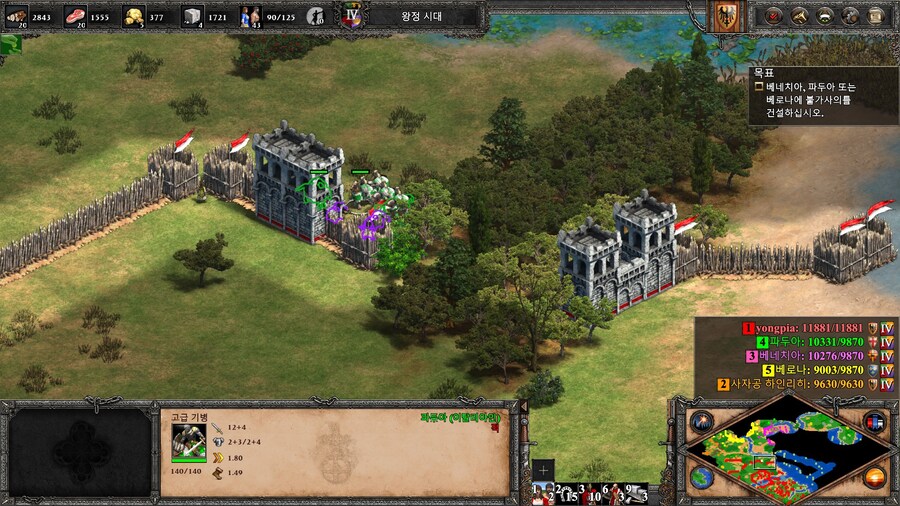Select the idle villager icon

pos(315,15)
